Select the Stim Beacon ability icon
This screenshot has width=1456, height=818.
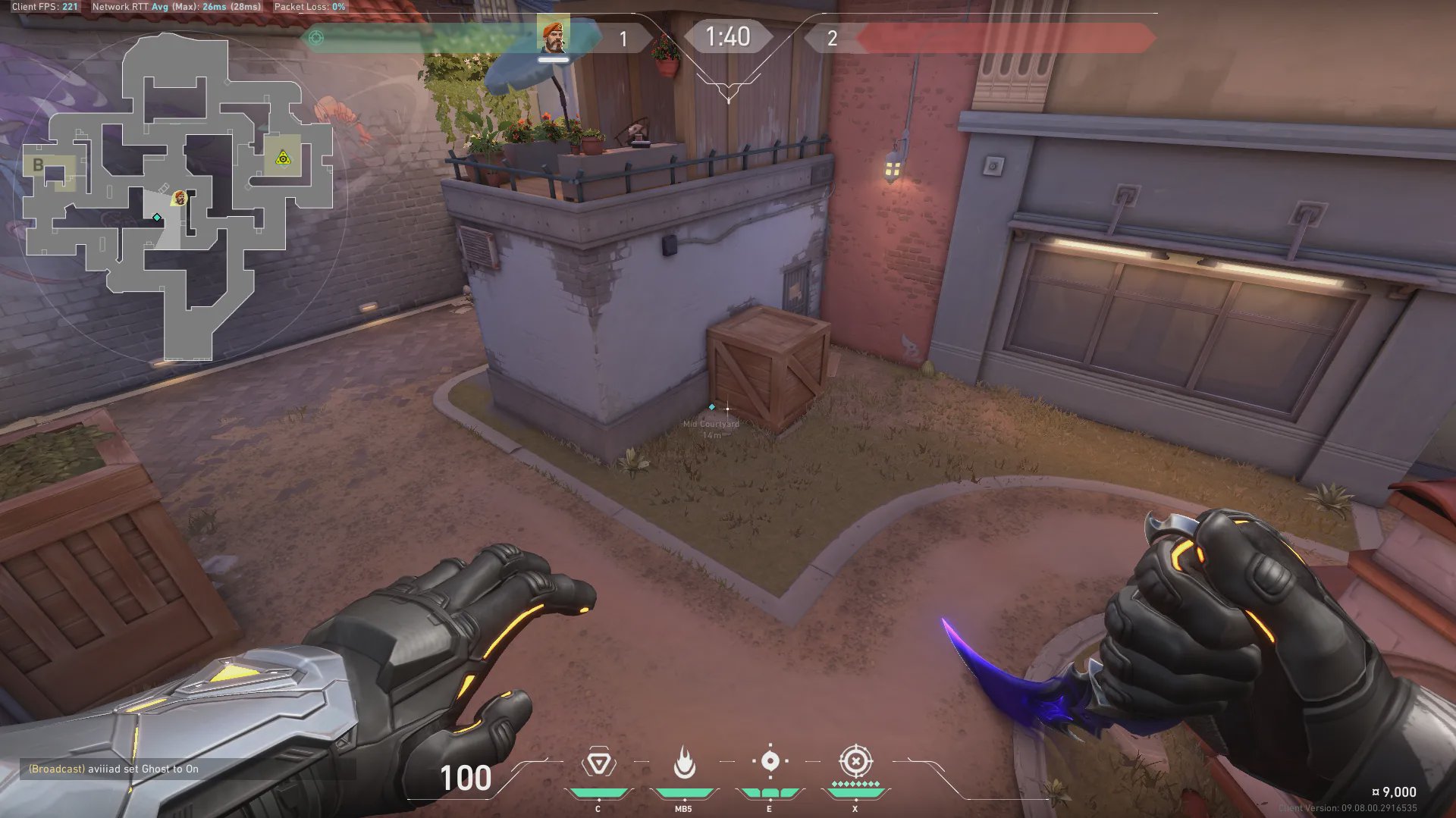[x=598, y=763]
